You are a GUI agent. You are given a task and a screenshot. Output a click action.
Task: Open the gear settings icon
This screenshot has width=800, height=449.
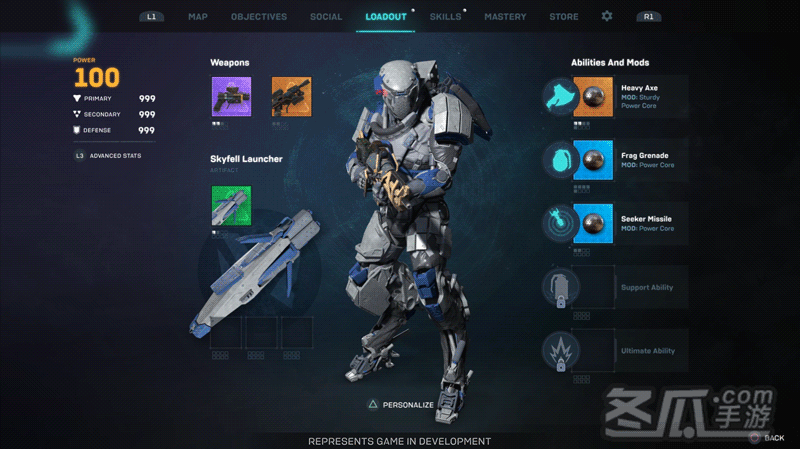tap(607, 17)
